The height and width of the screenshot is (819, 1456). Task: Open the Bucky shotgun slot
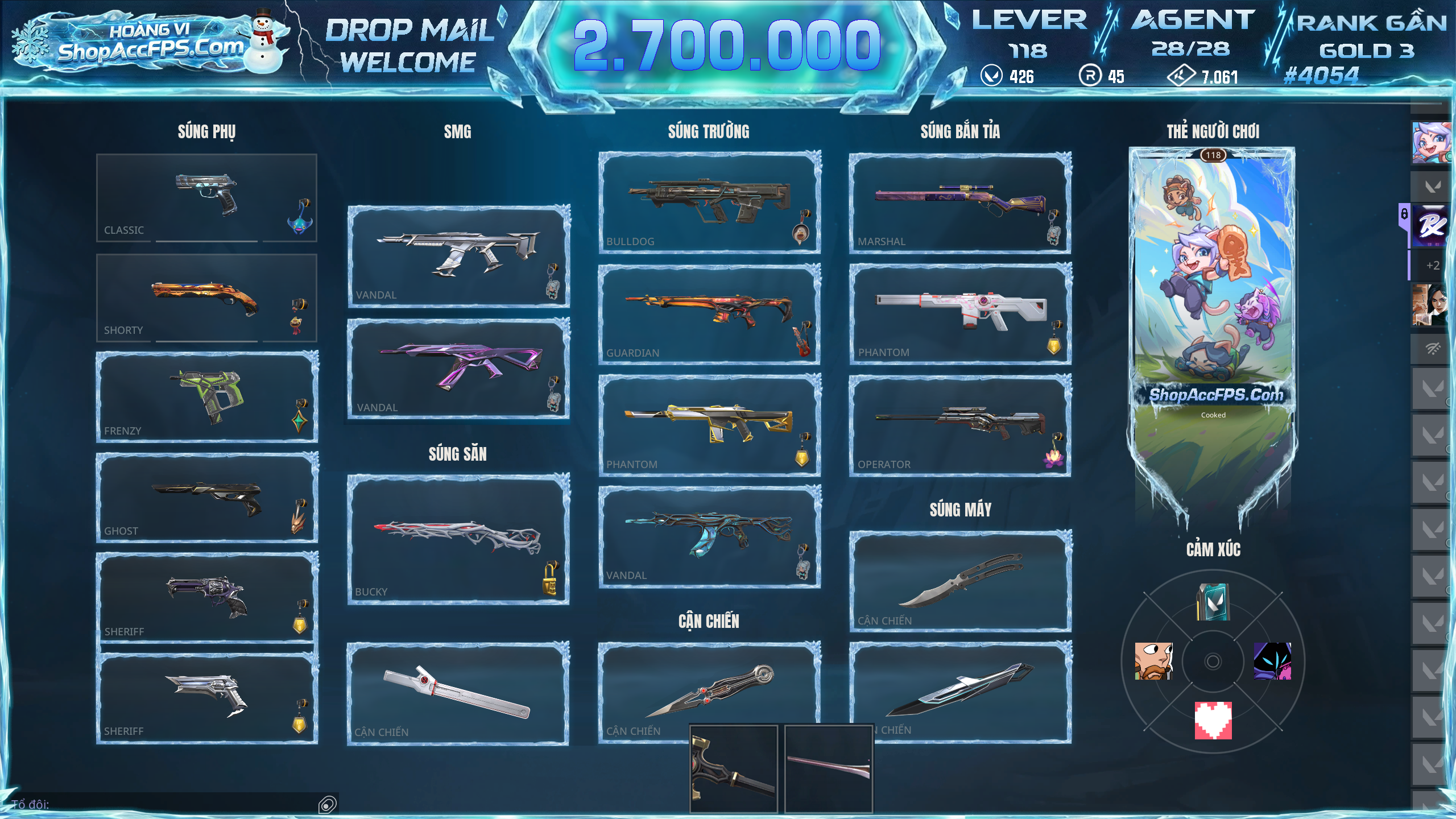[x=458, y=539]
